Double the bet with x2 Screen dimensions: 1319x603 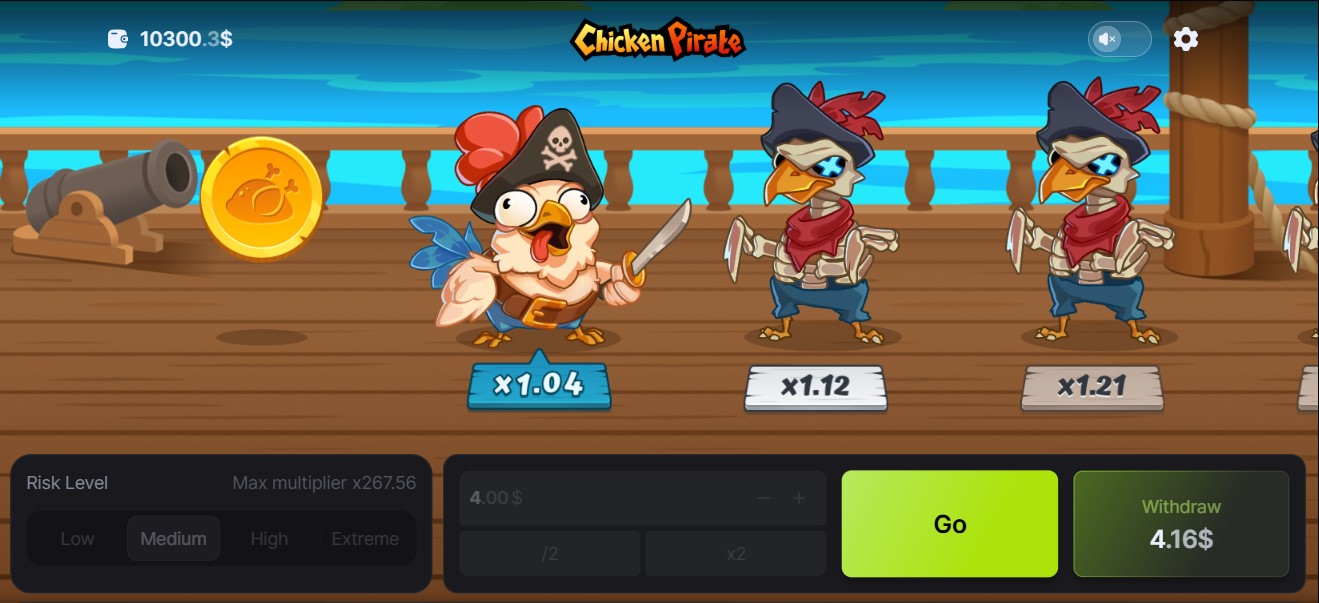coord(736,553)
